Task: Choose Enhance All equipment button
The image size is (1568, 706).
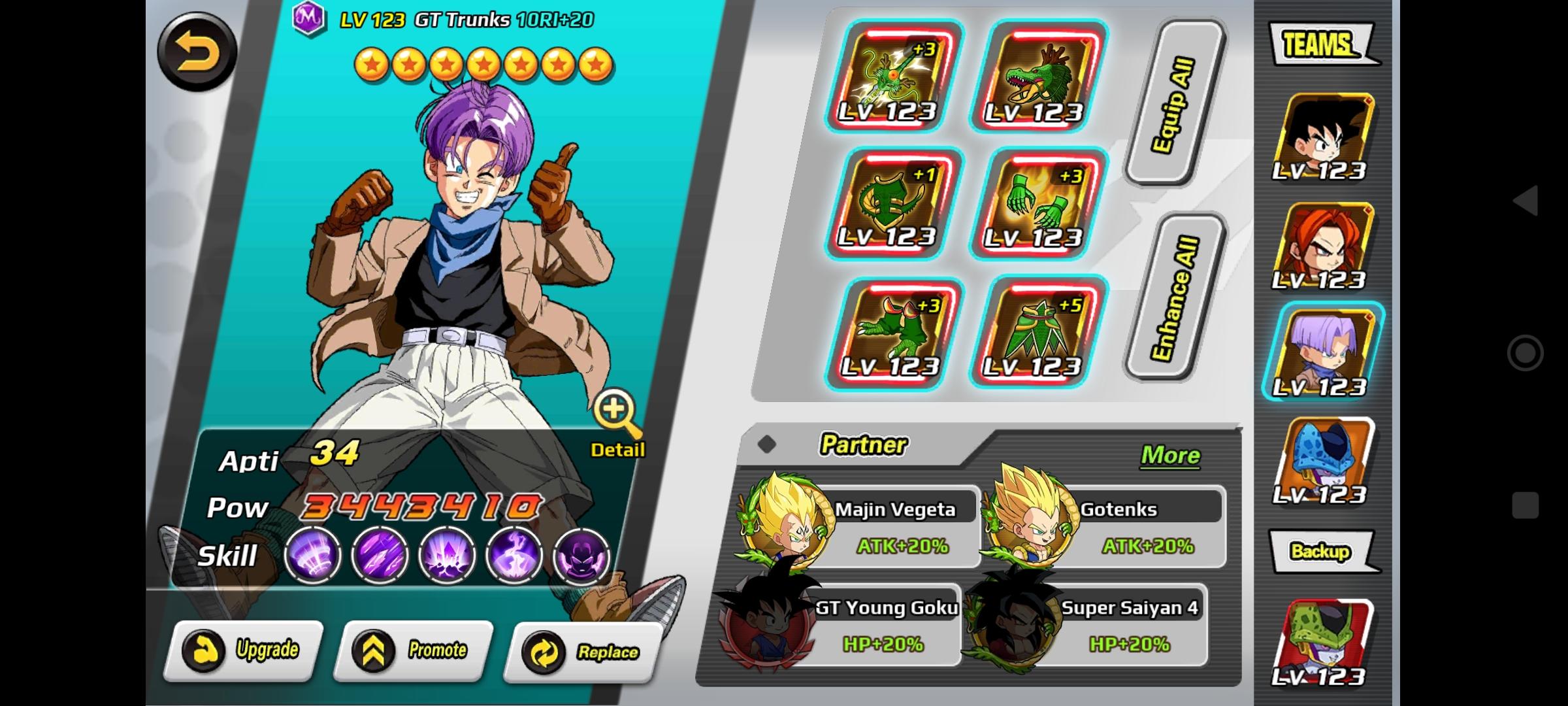Action: 1175,297
